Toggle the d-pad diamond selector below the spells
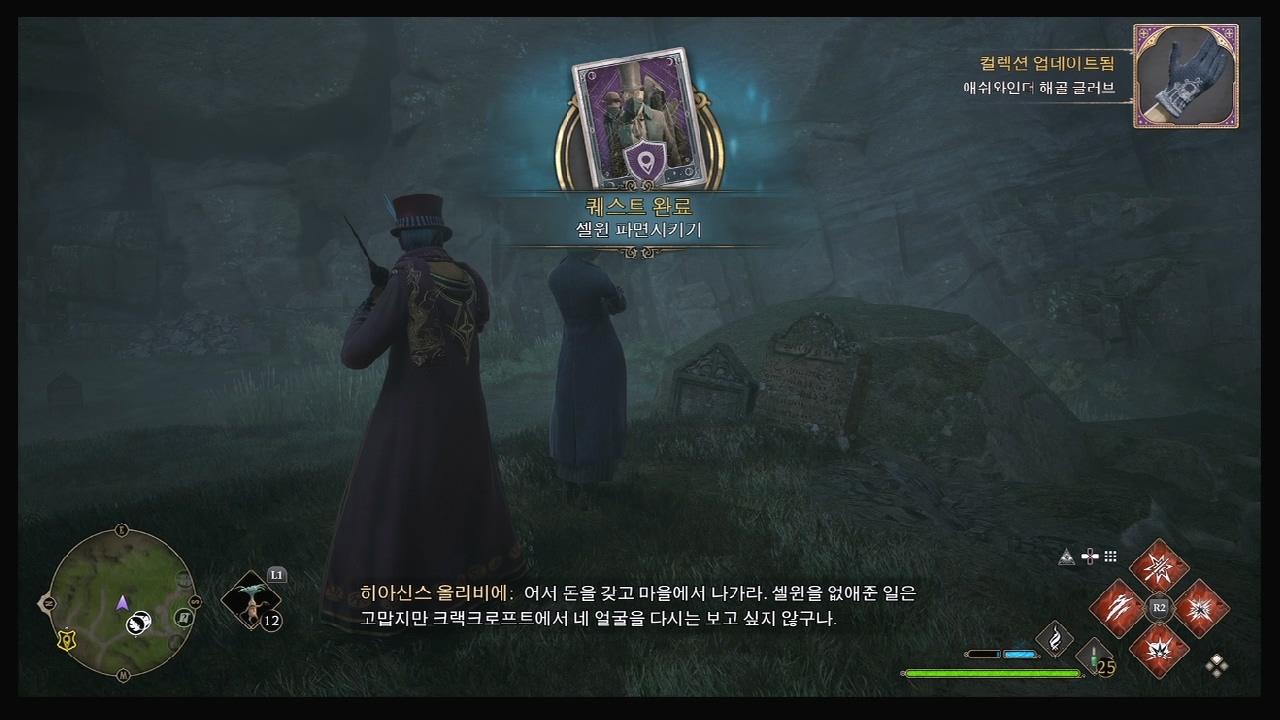 tap(1216, 666)
